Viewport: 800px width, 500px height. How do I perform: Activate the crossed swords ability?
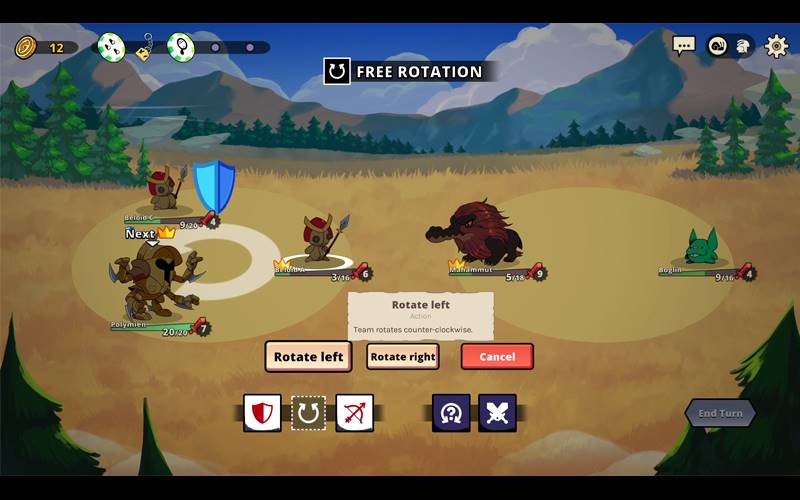pyautogui.click(x=497, y=413)
